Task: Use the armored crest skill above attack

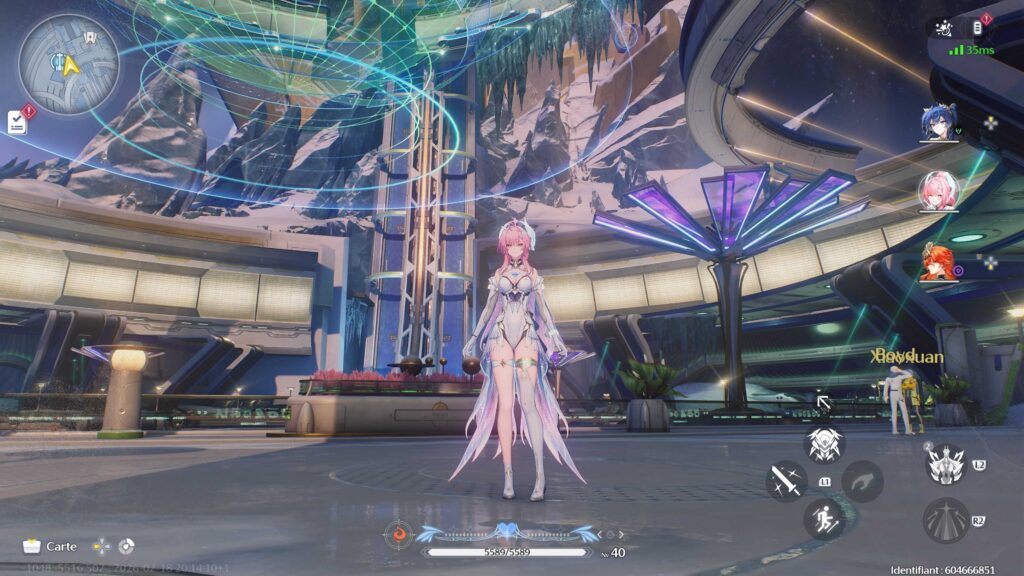Action: click(x=825, y=444)
